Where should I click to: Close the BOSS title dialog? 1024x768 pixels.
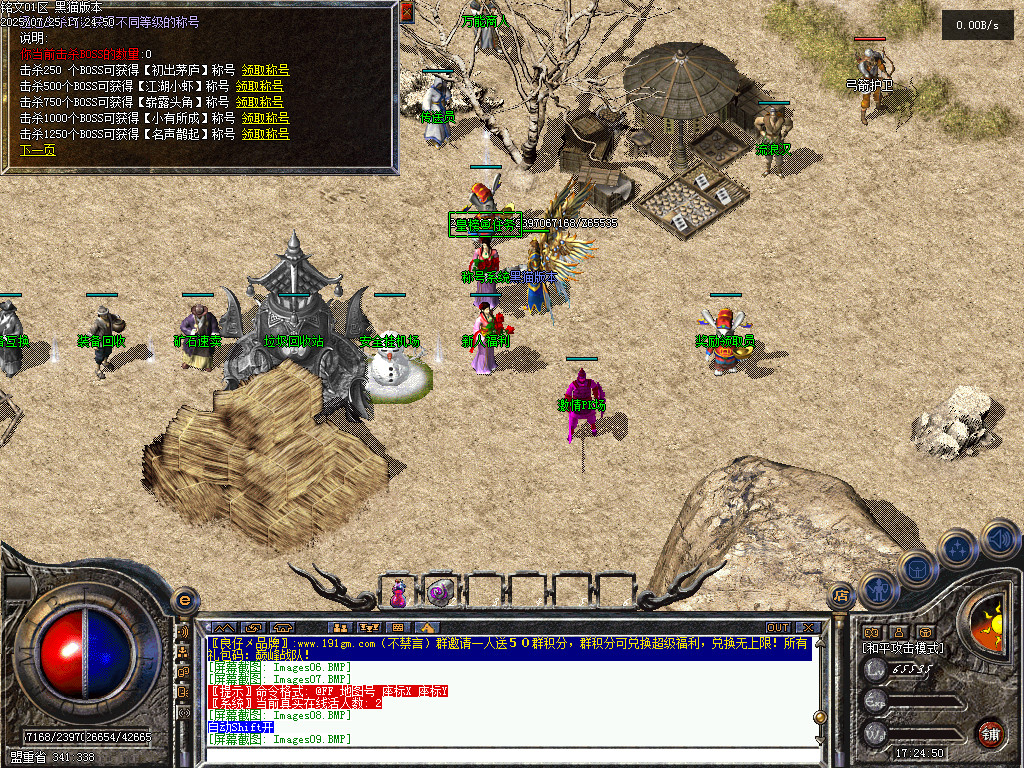coord(406,12)
